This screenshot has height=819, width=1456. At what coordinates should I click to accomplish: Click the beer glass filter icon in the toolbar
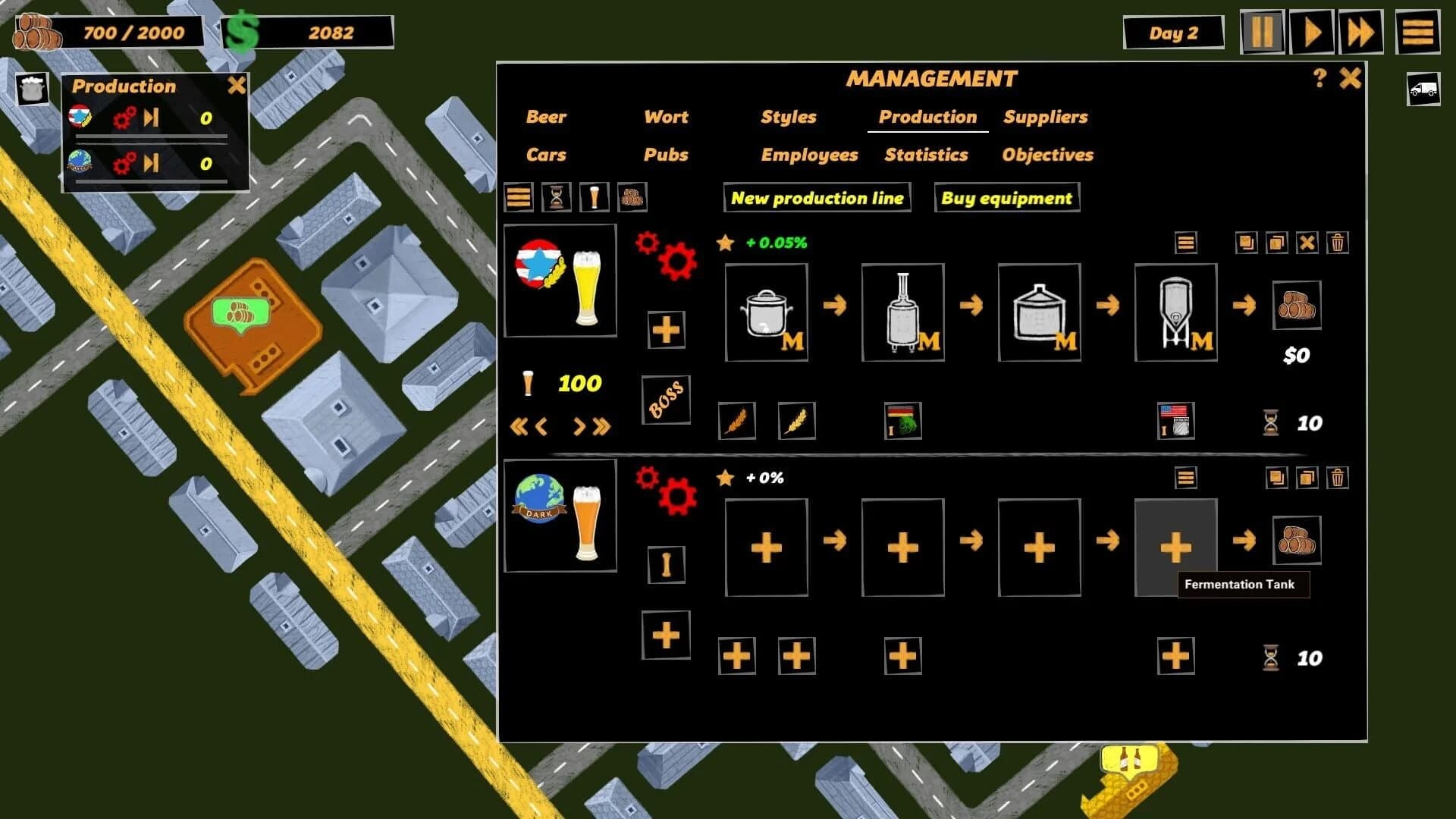click(594, 198)
